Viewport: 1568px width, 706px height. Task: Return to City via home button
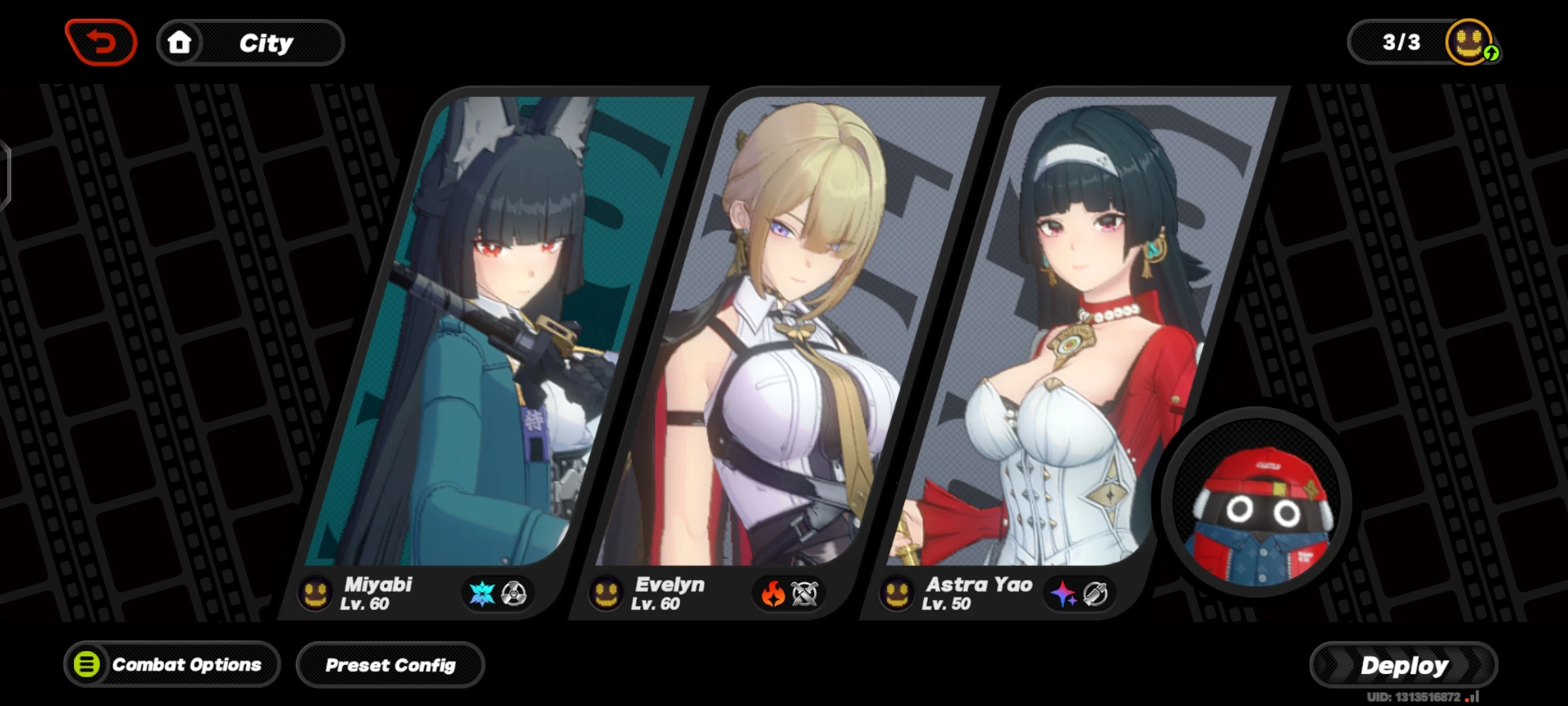point(250,43)
